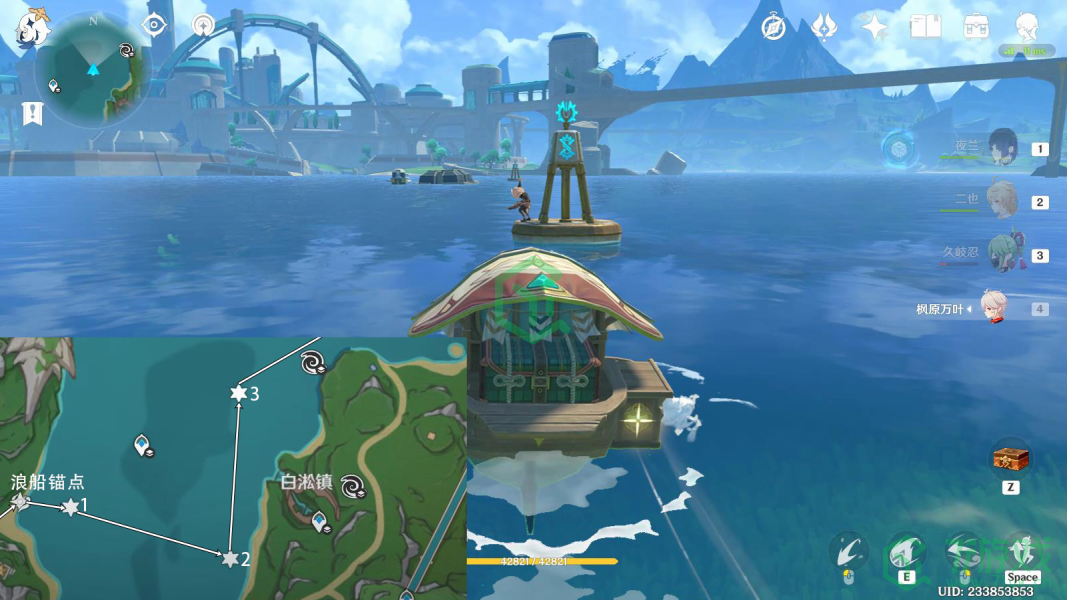Switch to party member 二也
Image resolution: width=1067 pixels, height=600 pixels.
pos(1002,200)
